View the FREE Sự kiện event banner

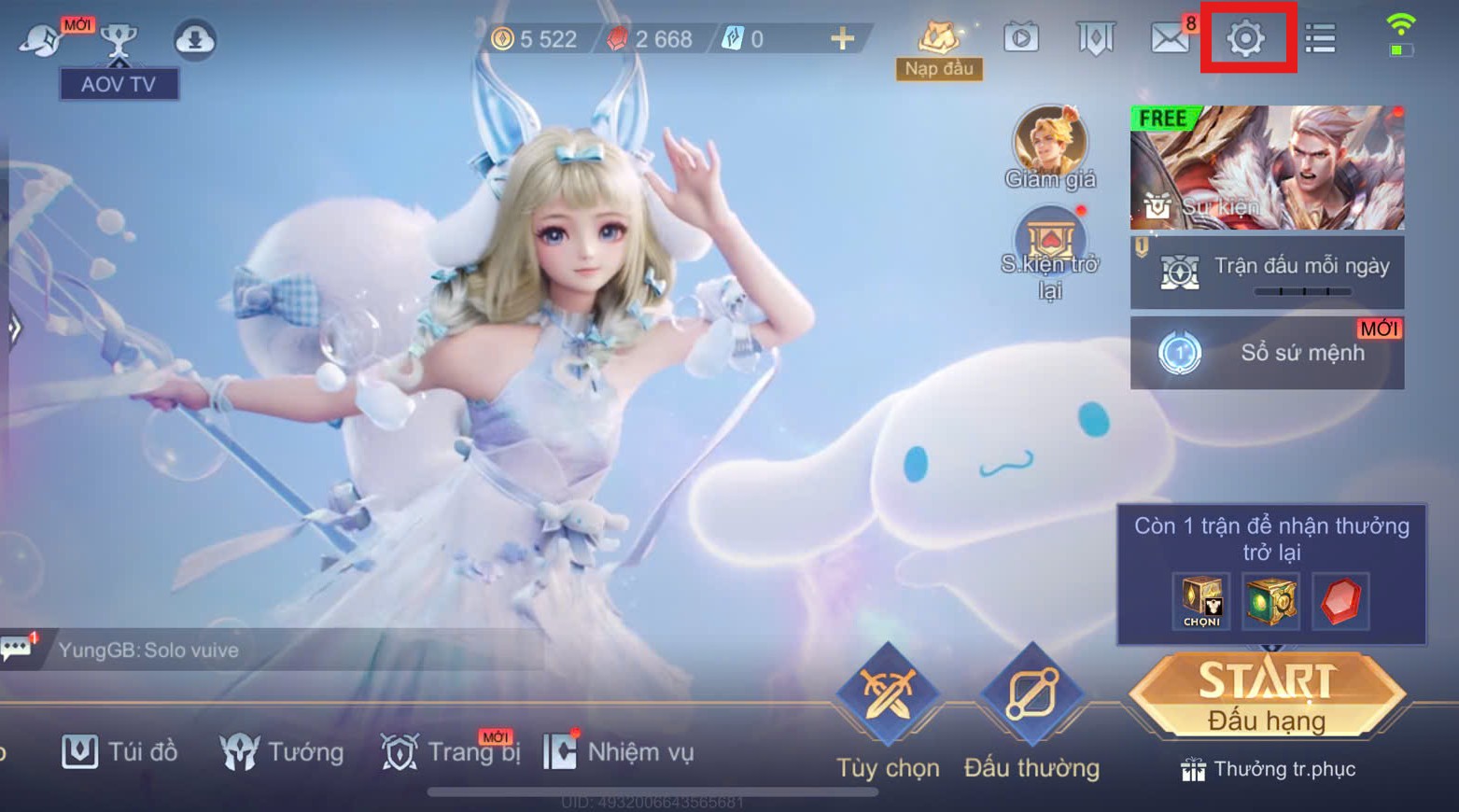pos(1267,168)
